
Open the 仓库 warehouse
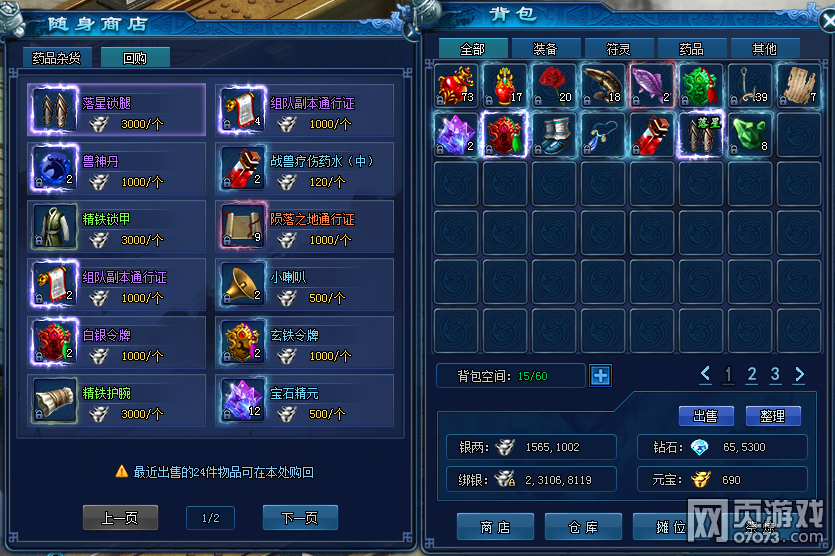click(583, 527)
